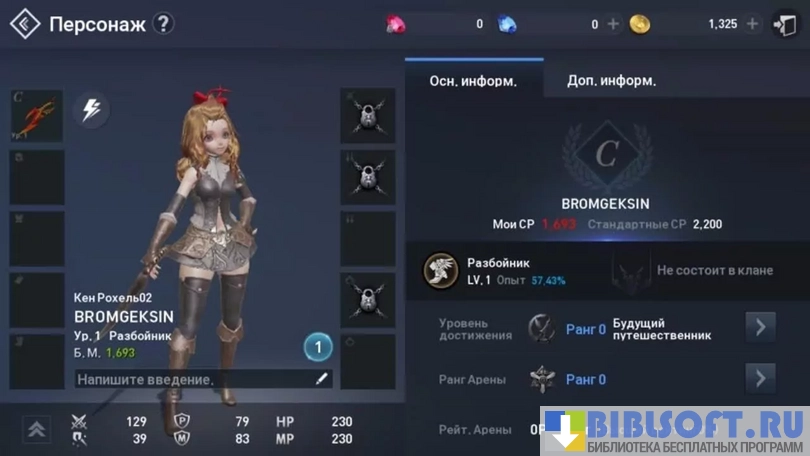Switch to the Доп. информ. tab
The height and width of the screenshot is (456, 810).
click(x=612, y=81)
